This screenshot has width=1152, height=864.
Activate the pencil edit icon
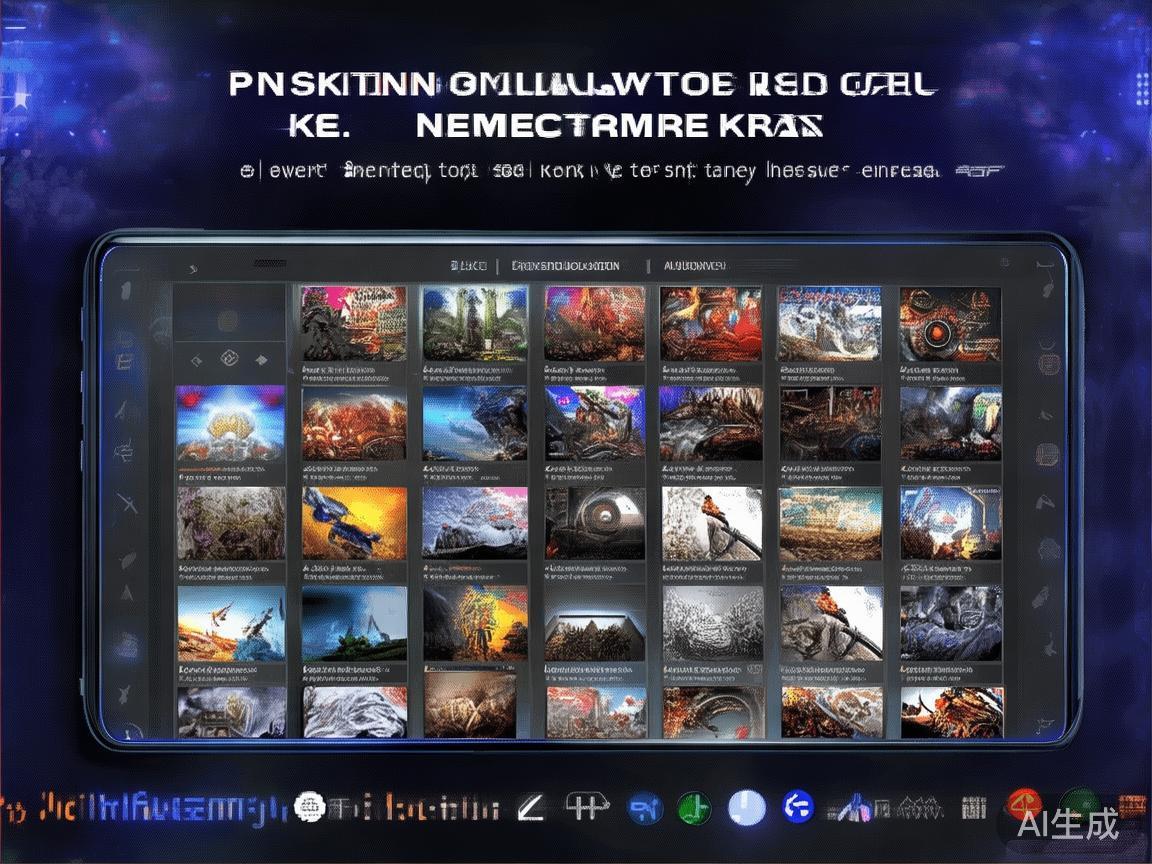click(531, 808)
